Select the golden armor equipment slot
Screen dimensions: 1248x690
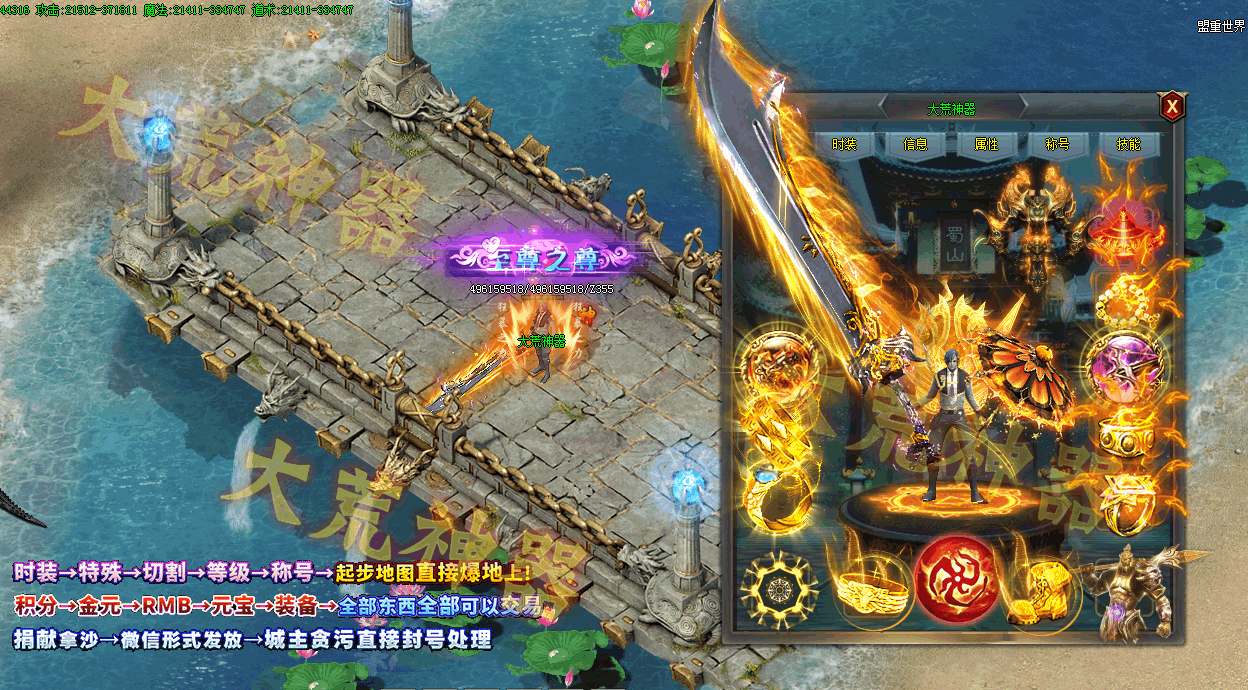pyautogui.click(x=1033, y=214)
